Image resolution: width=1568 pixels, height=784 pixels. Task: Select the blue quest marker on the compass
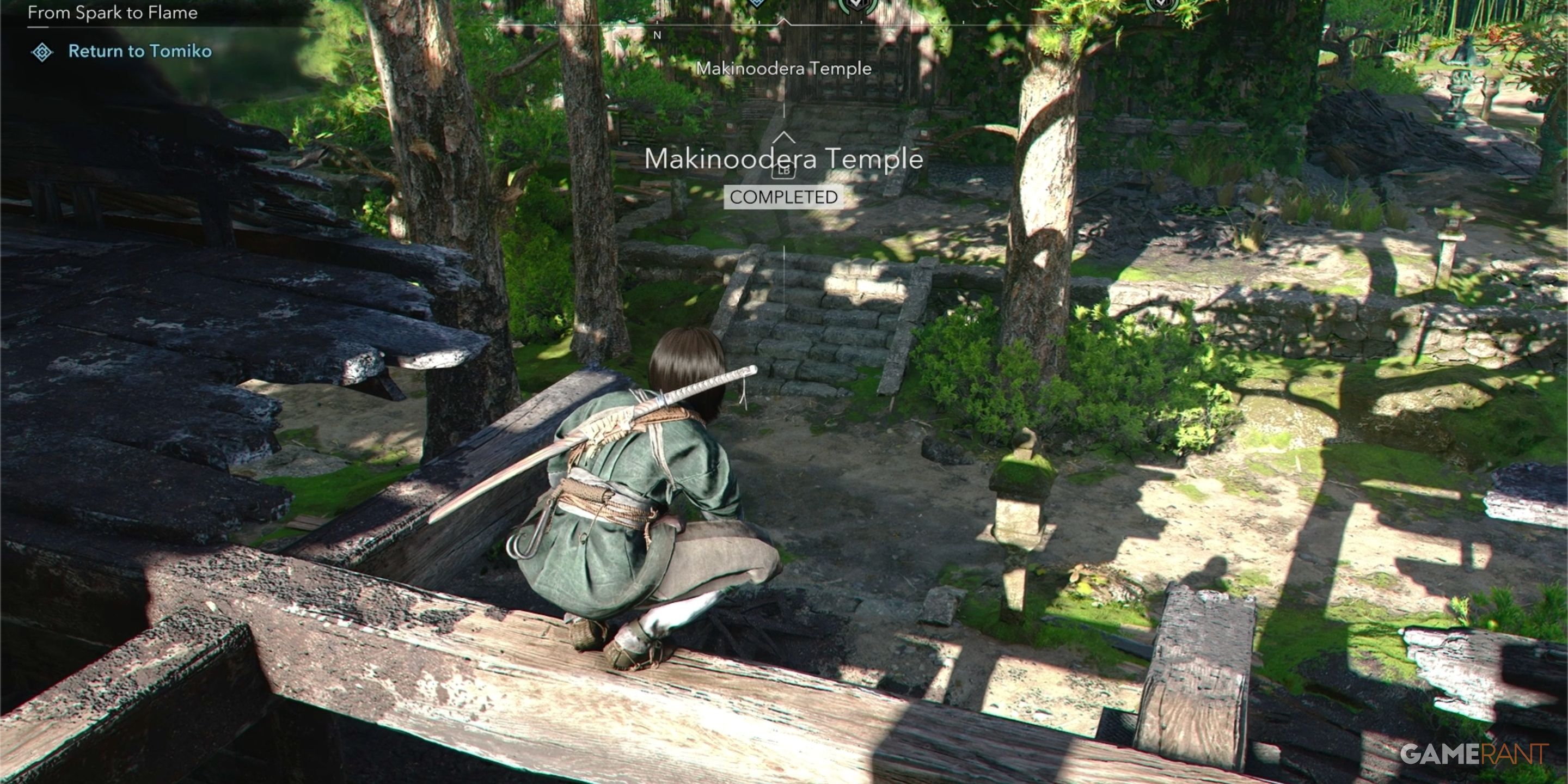click(757, 5)
